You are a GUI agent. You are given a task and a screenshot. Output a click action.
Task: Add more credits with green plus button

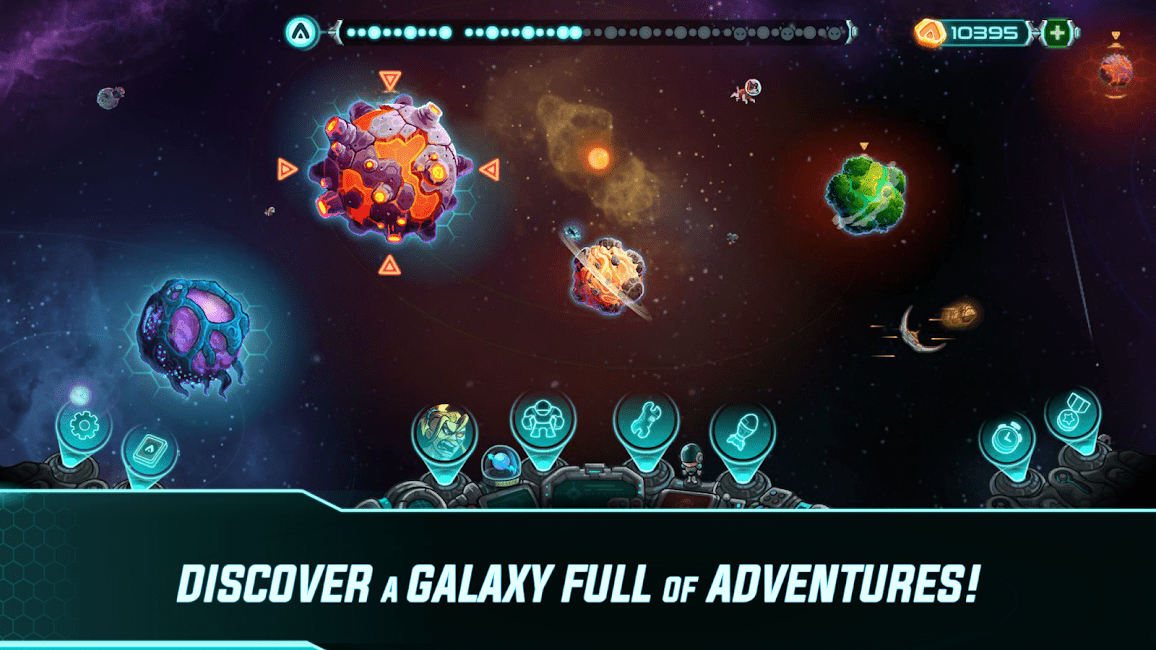click(x=1057, y=33)
